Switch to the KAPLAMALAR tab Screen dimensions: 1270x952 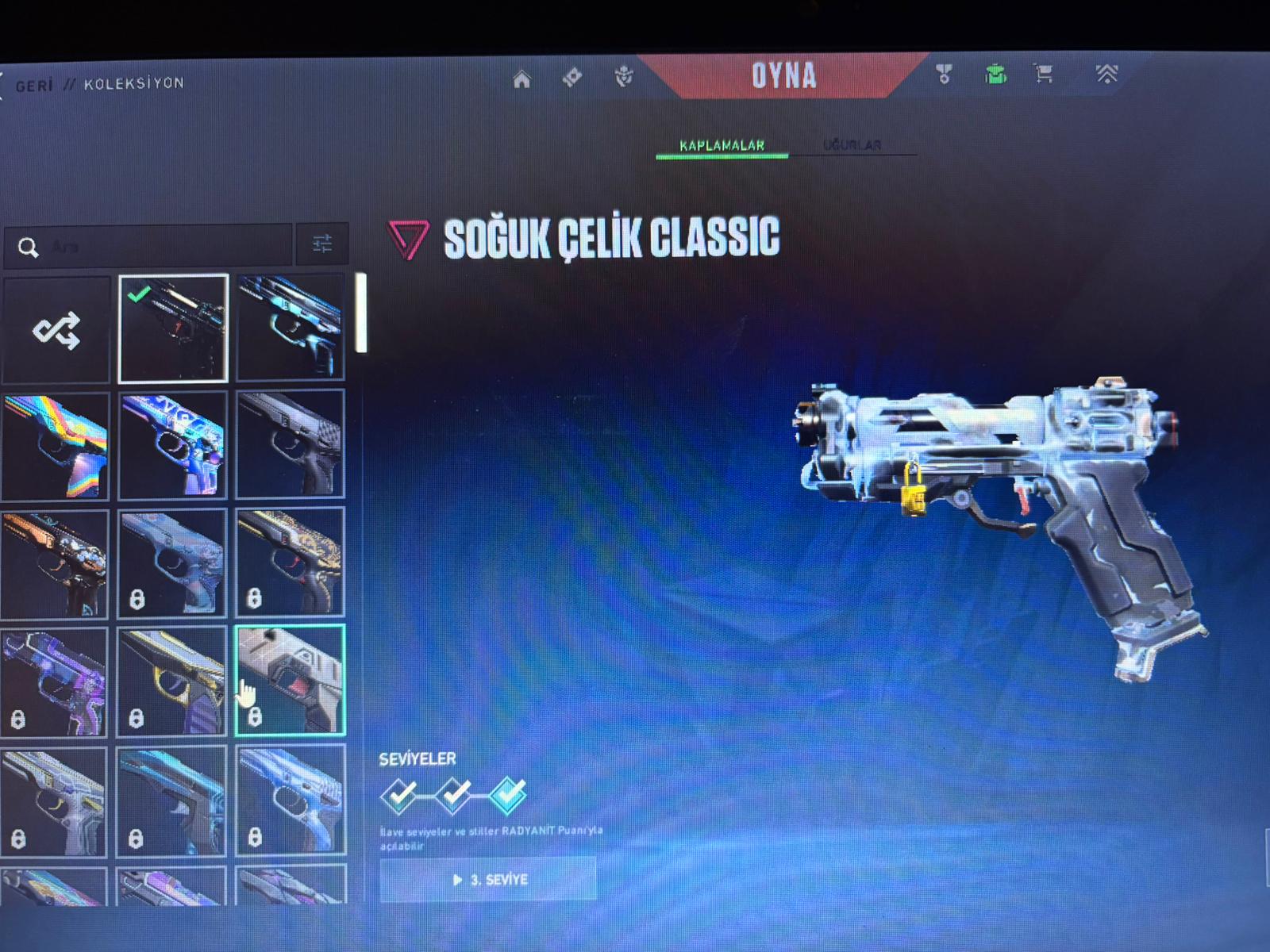(722, 146)
